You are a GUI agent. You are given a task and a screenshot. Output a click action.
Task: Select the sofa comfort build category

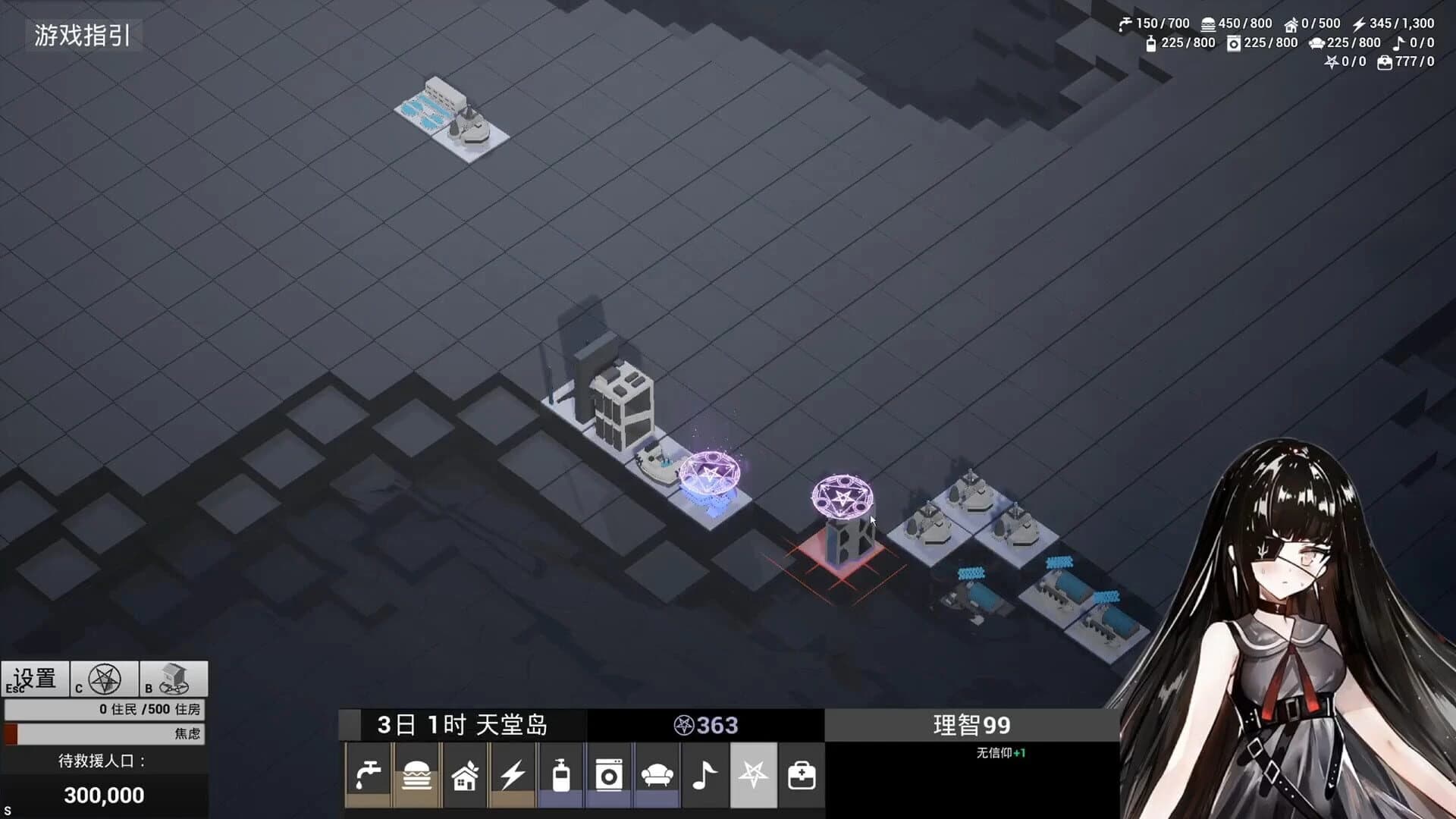657,775
